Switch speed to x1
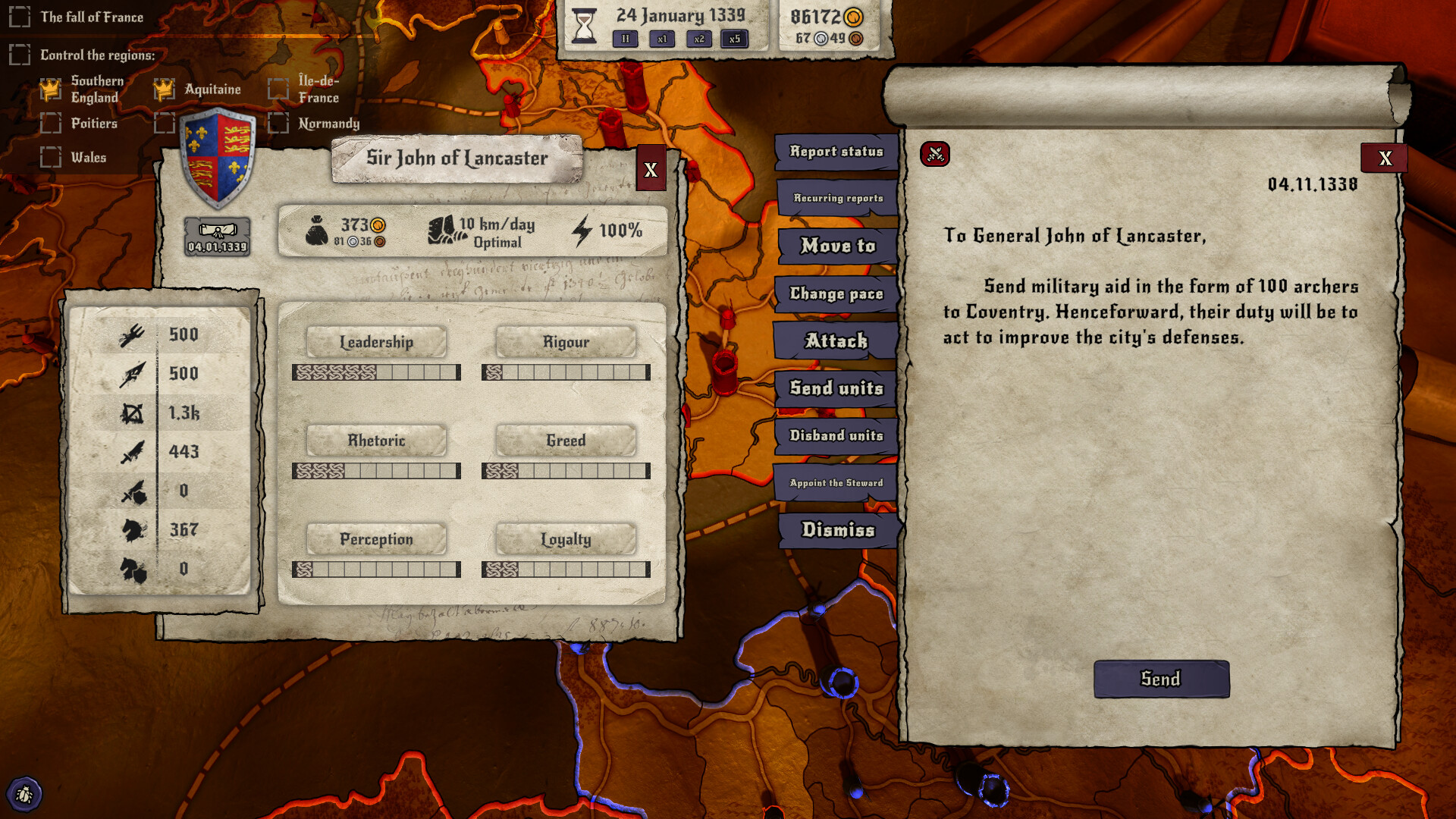The height and width of the screenshot is (819, 1456). pyautogui.click(x=661, y=39)
